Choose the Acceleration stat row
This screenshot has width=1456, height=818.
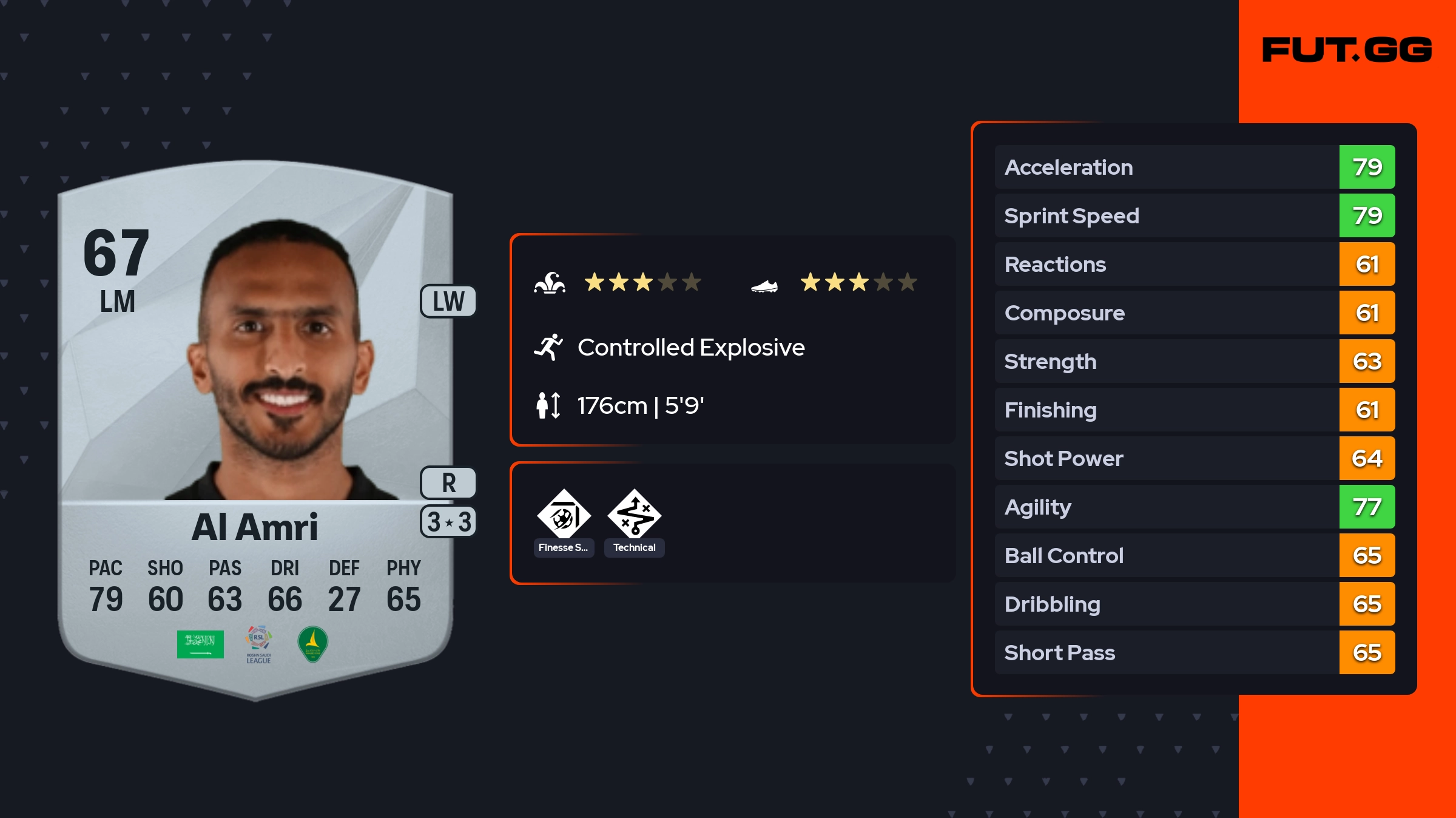pyautogui.click(x=1194, y=167)
